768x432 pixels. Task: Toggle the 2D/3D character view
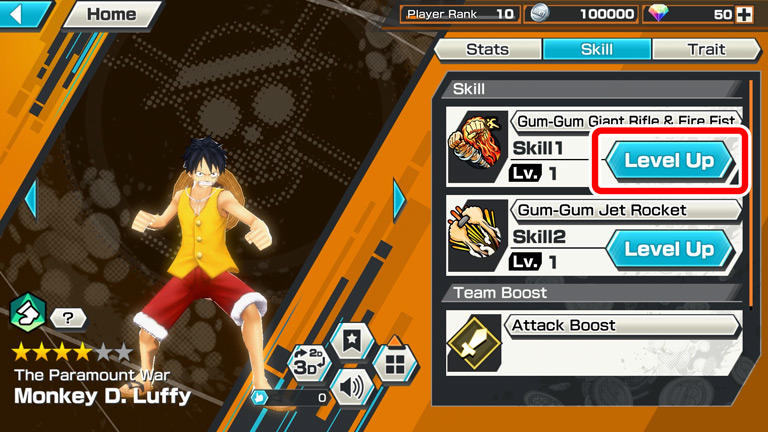307,362
